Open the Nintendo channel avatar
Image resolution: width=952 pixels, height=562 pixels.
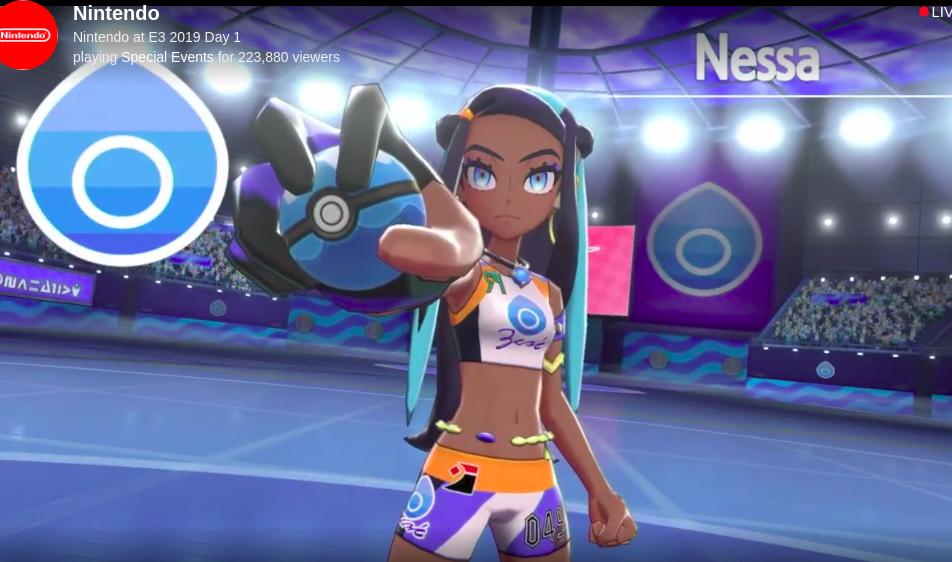pos(27,34)
